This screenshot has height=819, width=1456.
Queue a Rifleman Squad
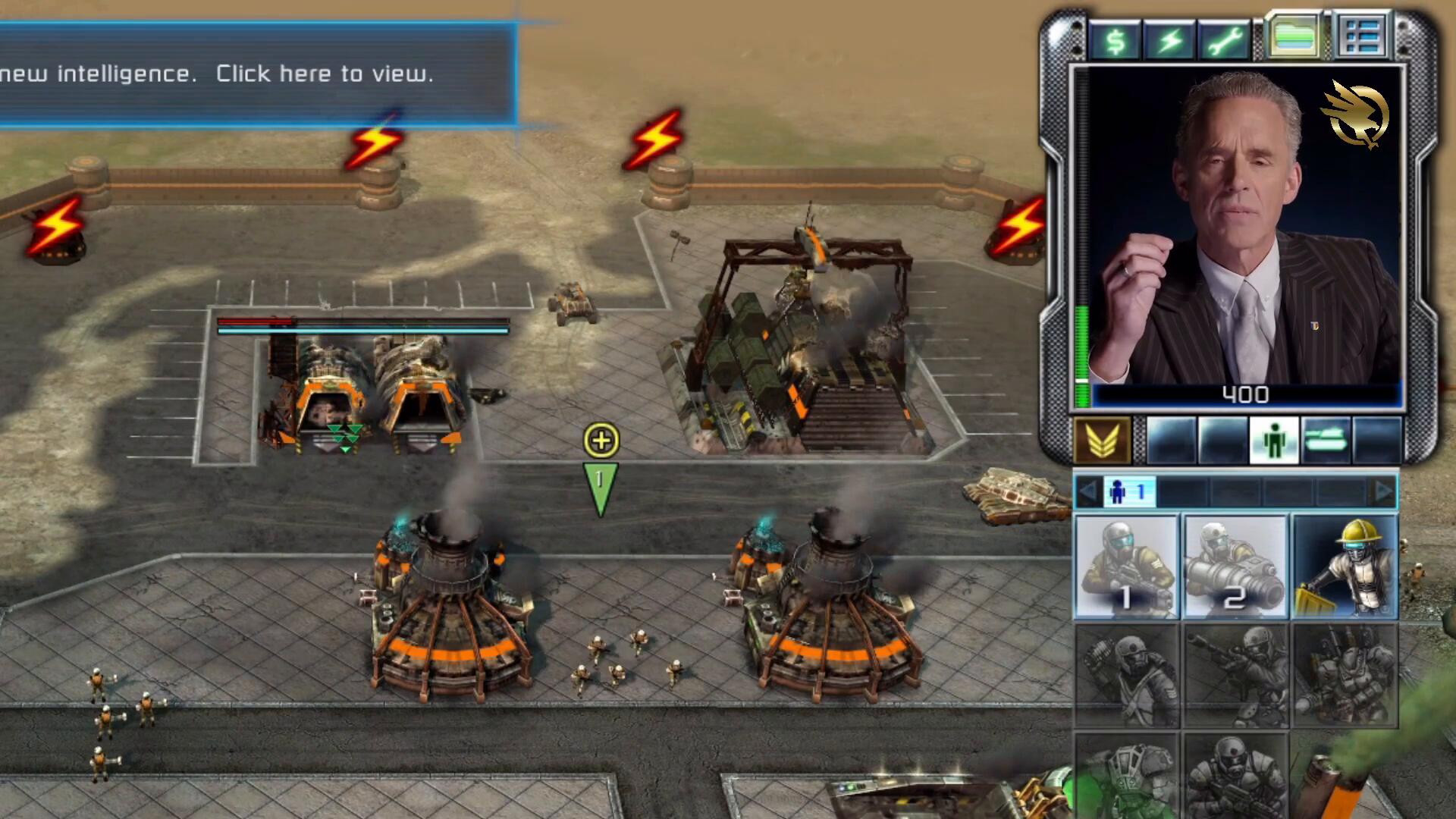coord(1126,567)
